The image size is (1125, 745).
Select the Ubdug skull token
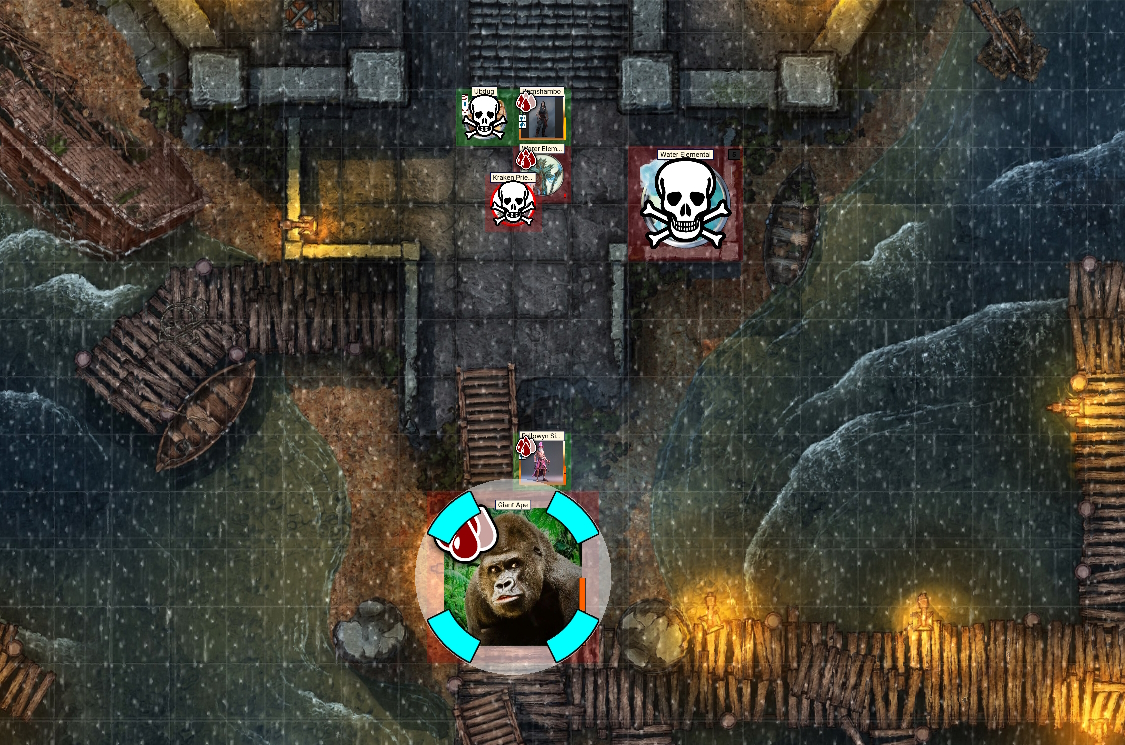pos(485,118)
